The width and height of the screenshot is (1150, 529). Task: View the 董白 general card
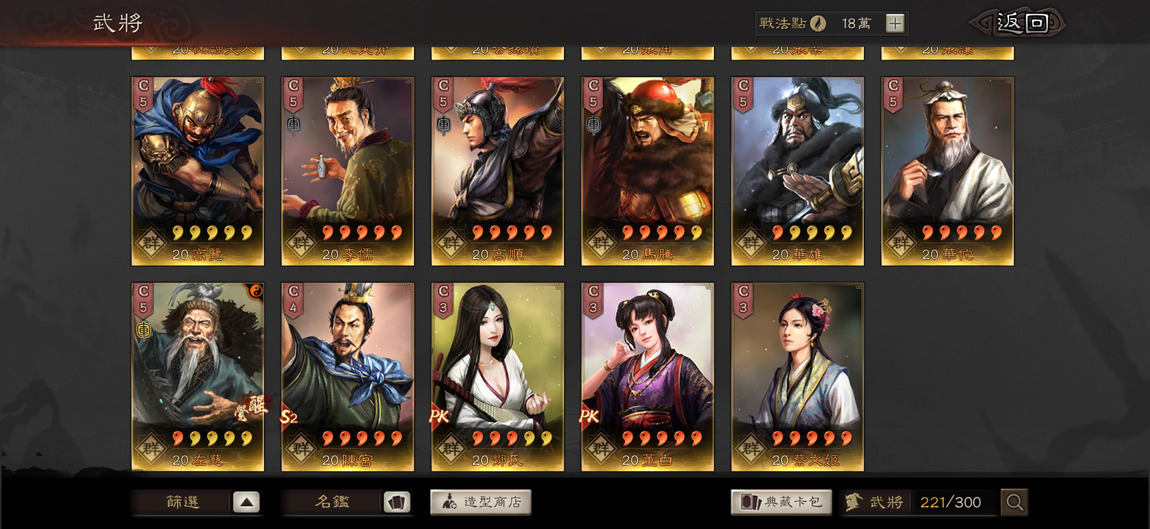[648, 376]
